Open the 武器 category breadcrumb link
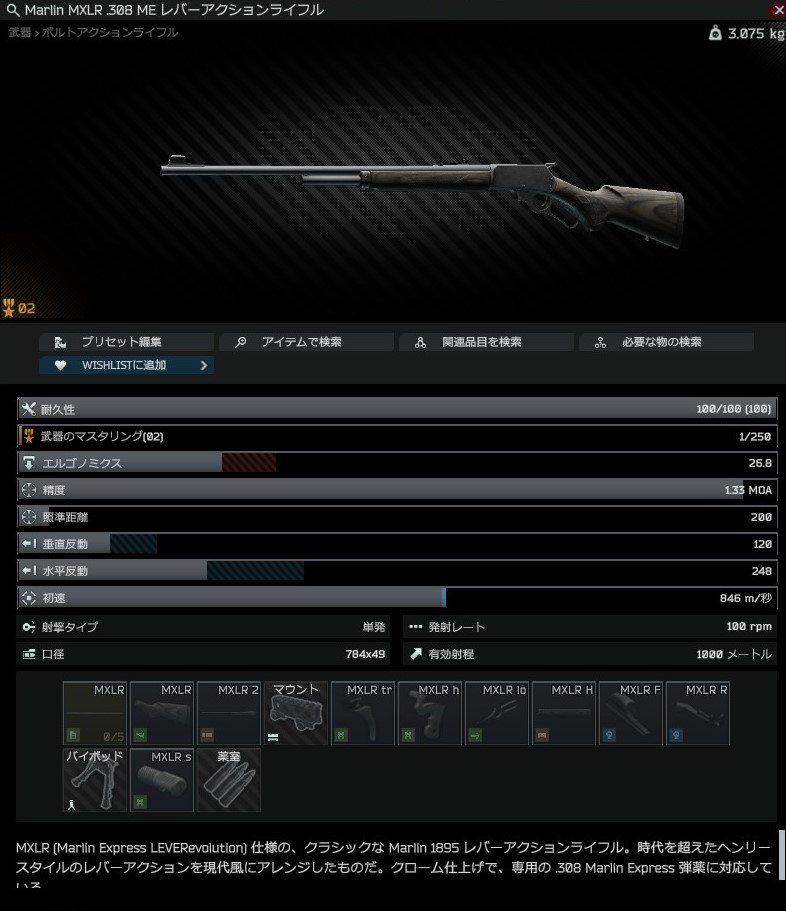Image resolution: width=786 pixels, height=911 pixels. click(x=20, y=33)
